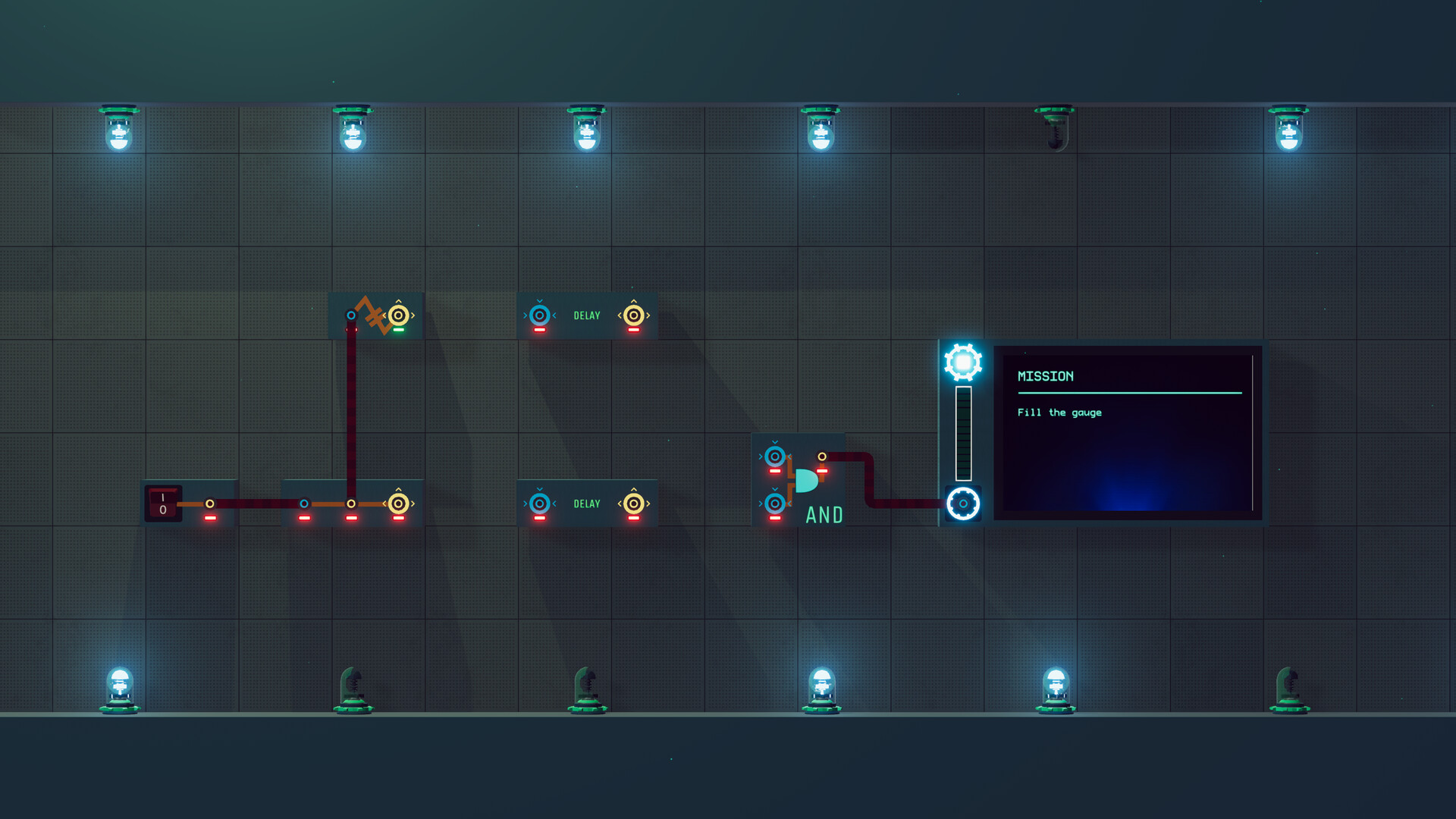The width and height of the screenshot is (1456, 819).
Task: Click the vertical gauge progress bar
Action: coord(964,432)
